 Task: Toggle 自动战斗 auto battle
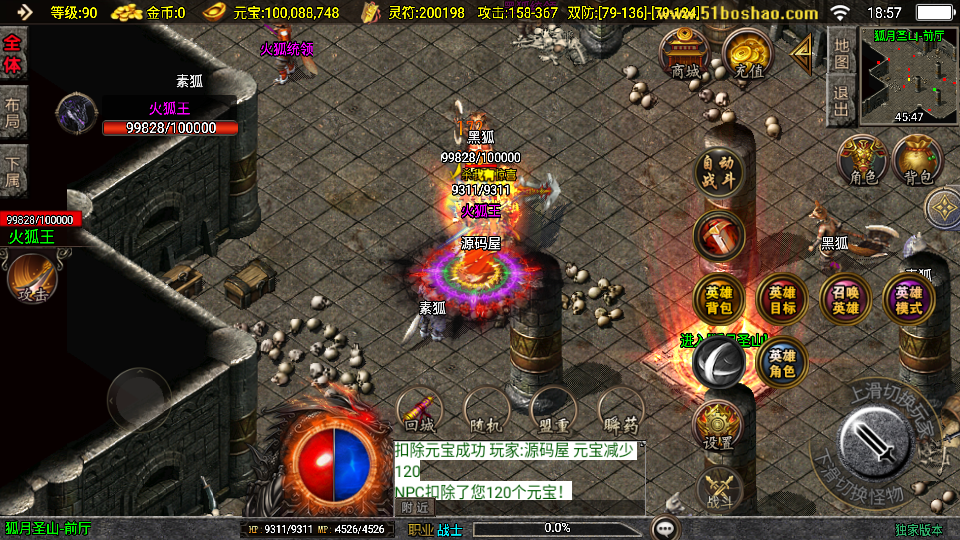pos(719,172)
